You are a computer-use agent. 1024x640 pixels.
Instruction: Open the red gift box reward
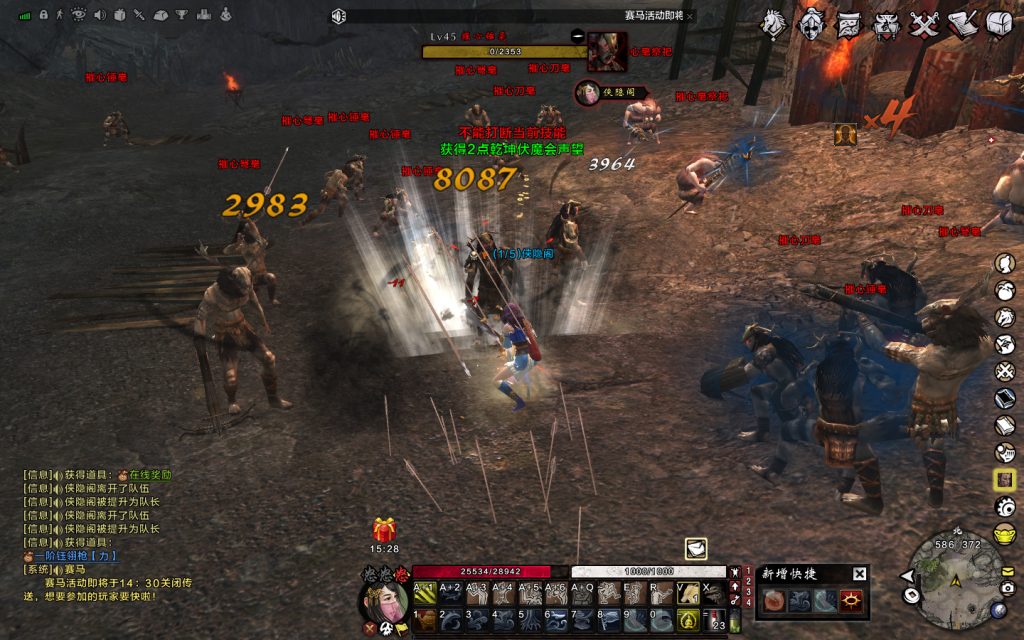point(384,529)
